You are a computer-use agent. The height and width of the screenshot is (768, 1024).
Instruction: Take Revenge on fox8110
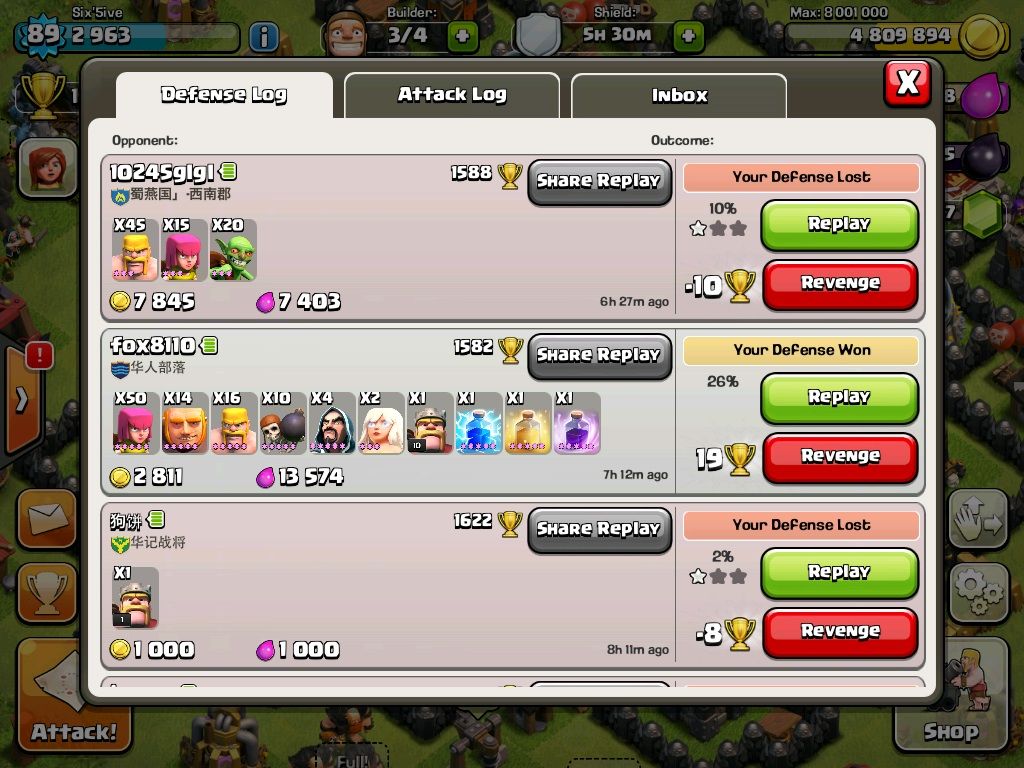click(839, 457)
